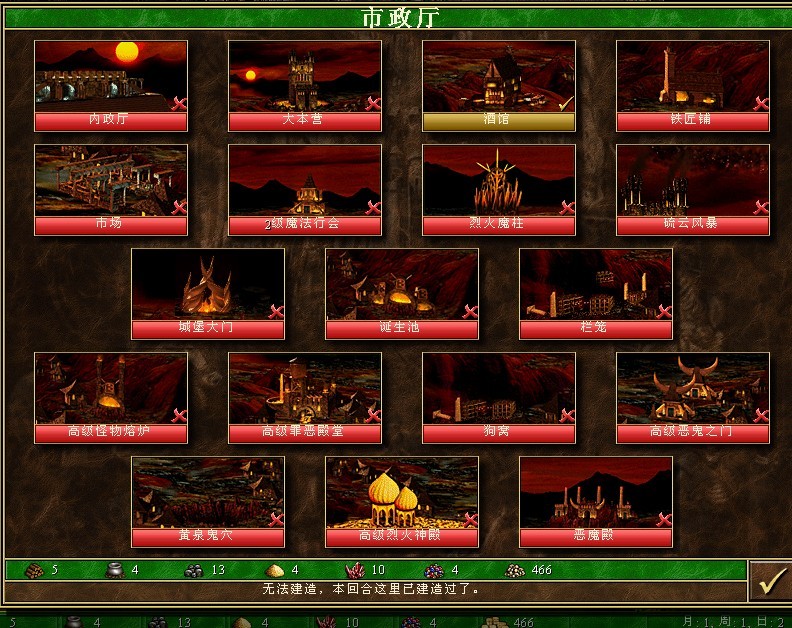Viewport: 792px width, 628px height.
Task: Select the 城堡大门 castle gate
Action: 208,294
